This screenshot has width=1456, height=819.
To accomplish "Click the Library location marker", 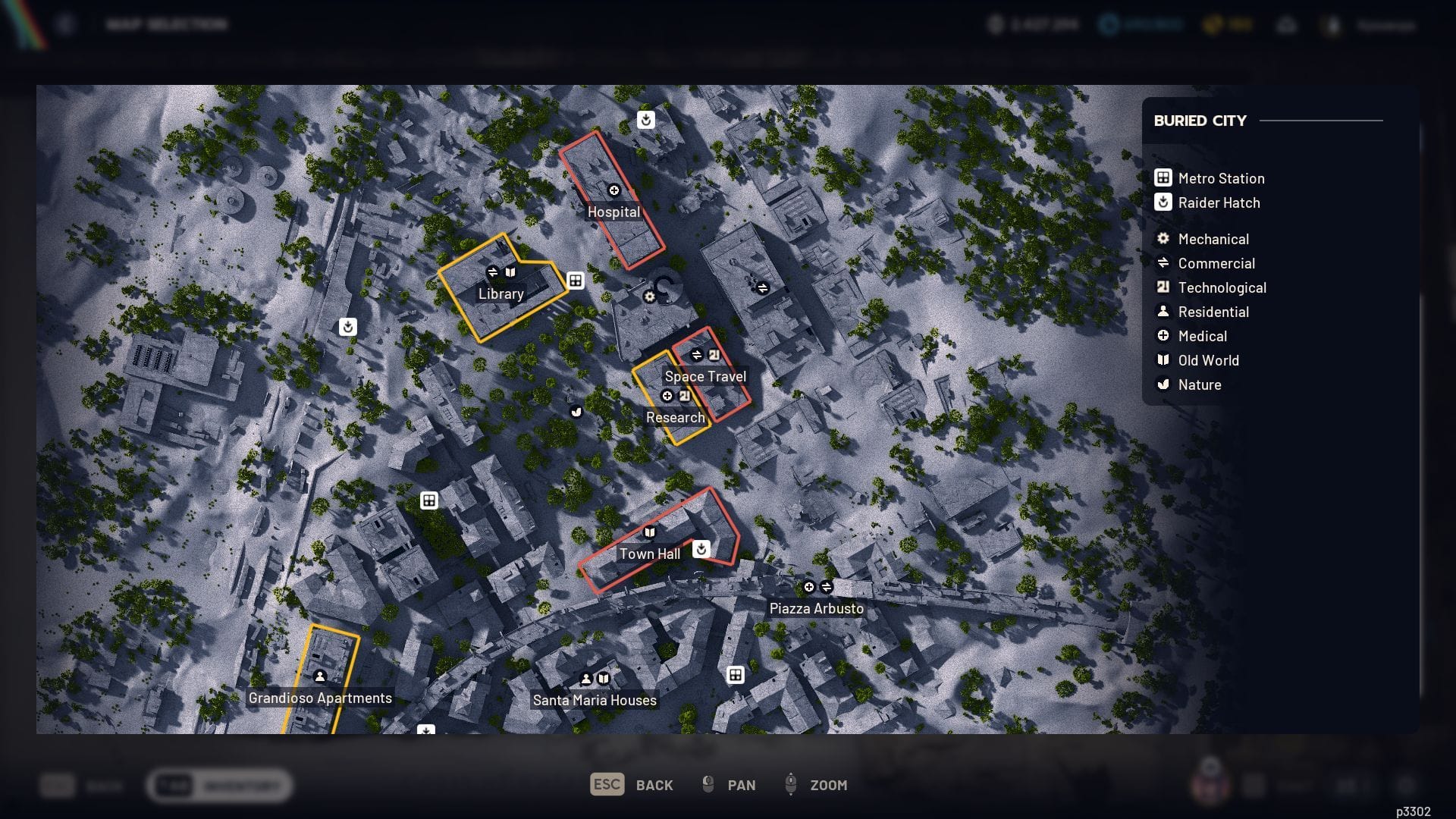I will 500,293.
